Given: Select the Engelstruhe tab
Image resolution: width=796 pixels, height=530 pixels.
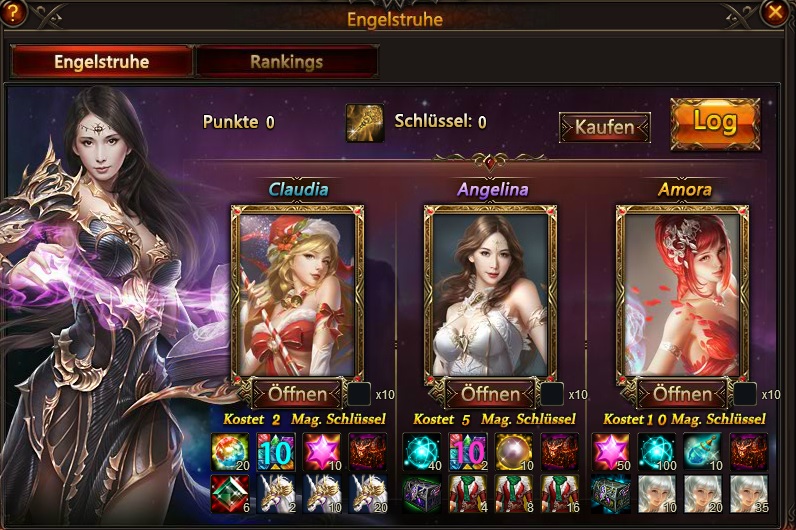Looking at the screenshot, I should coord(101,62).
